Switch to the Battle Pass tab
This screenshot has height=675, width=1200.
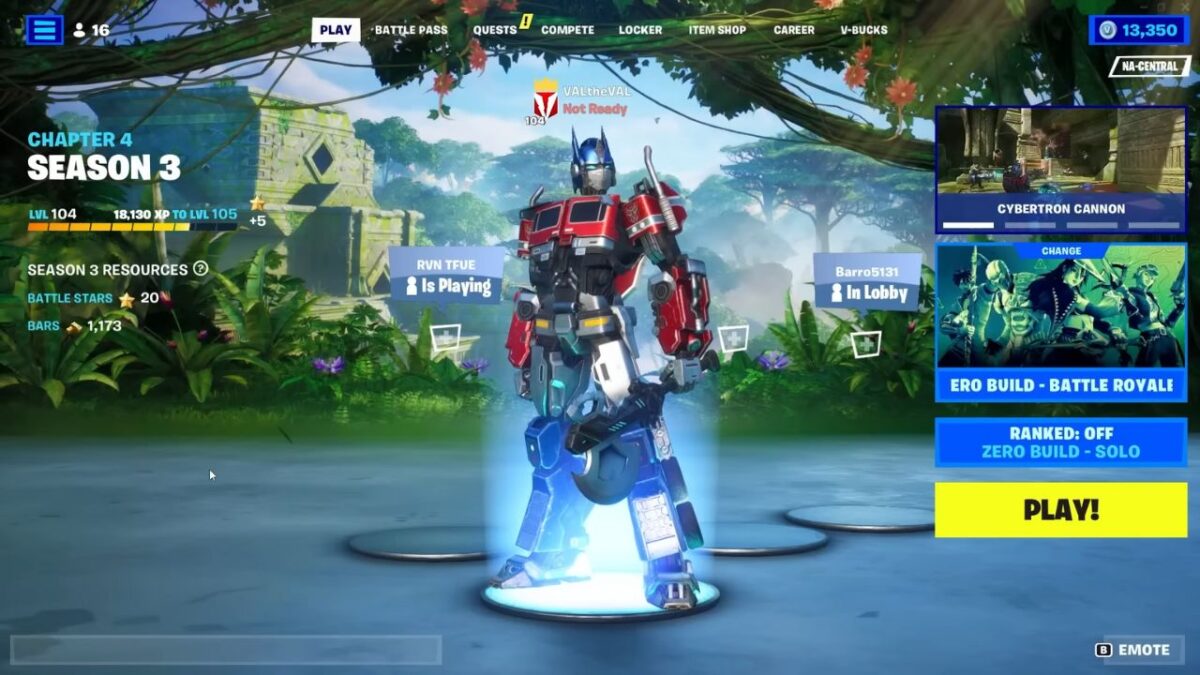pos(411,30)
